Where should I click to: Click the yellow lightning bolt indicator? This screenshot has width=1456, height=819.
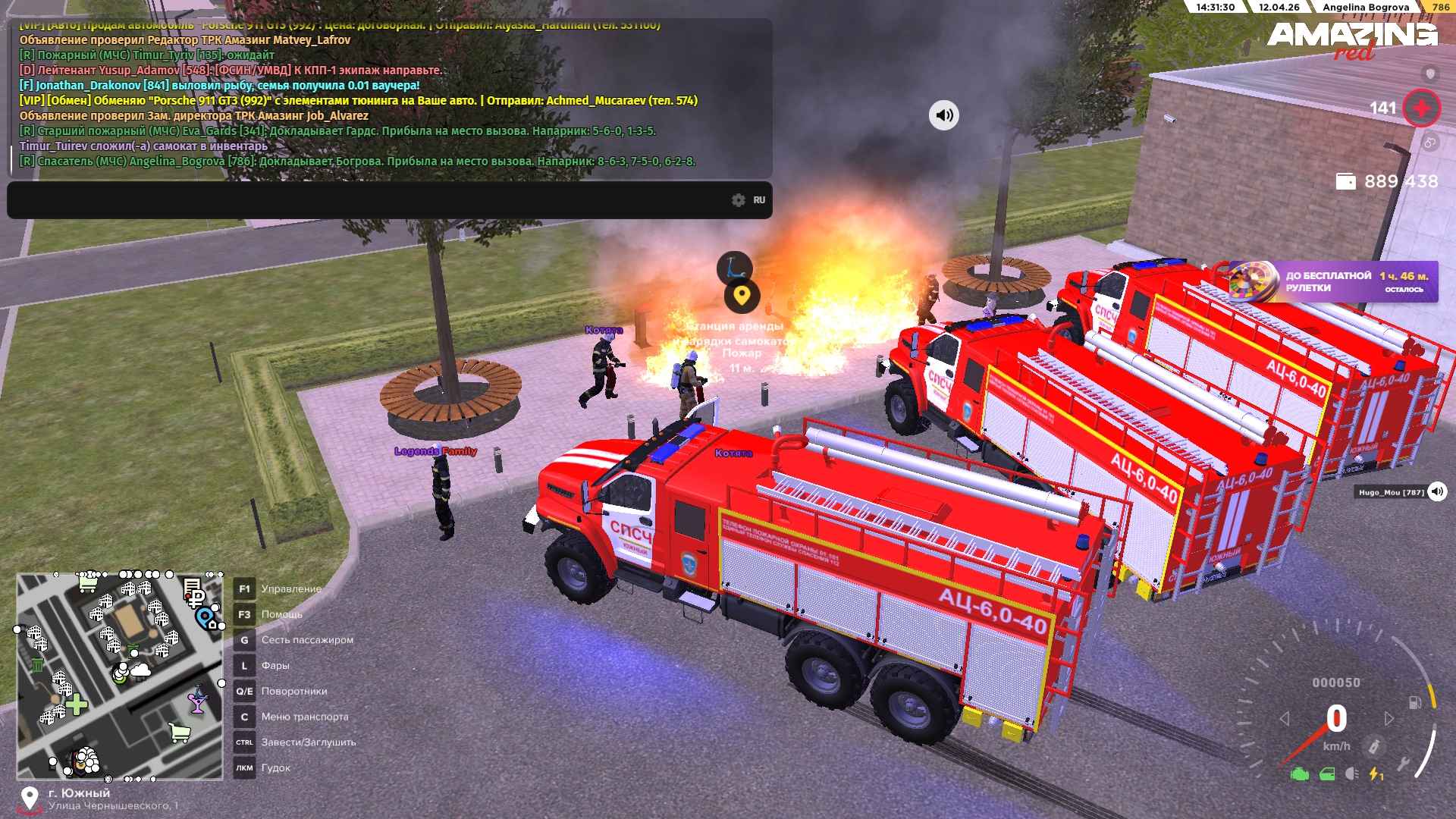coord(1376,774)
